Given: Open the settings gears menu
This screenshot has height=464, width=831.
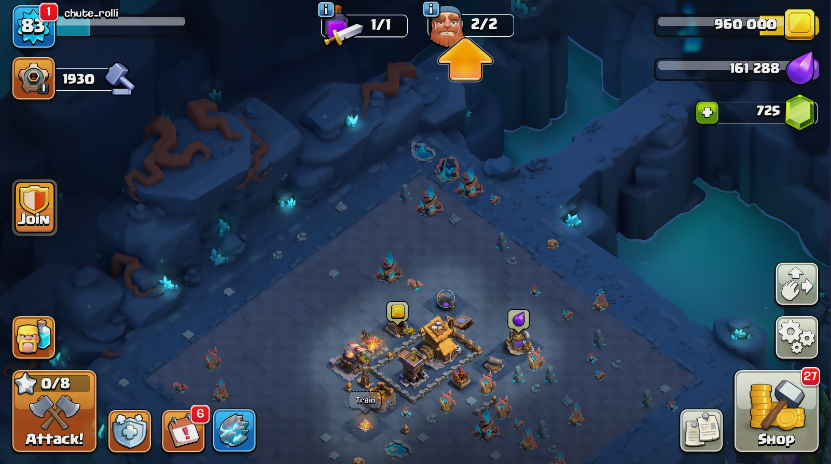Looking at the screenshot, I should (x=796, y=337).
